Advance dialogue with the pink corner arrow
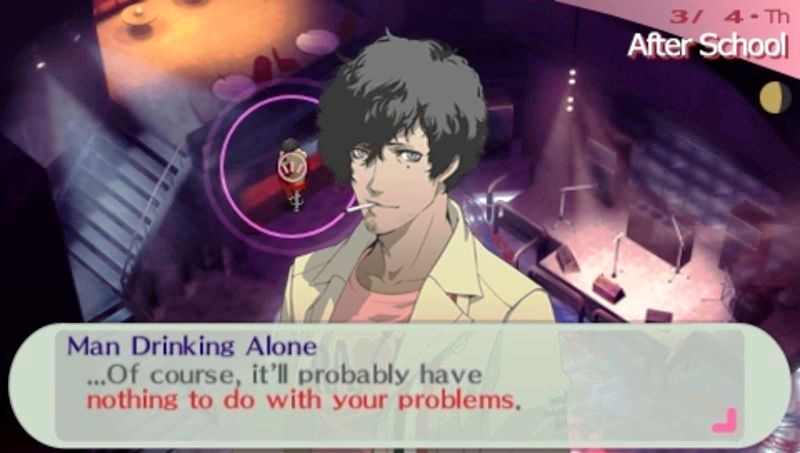This screenshot has width=800, height=453. [x=723, y=421]
